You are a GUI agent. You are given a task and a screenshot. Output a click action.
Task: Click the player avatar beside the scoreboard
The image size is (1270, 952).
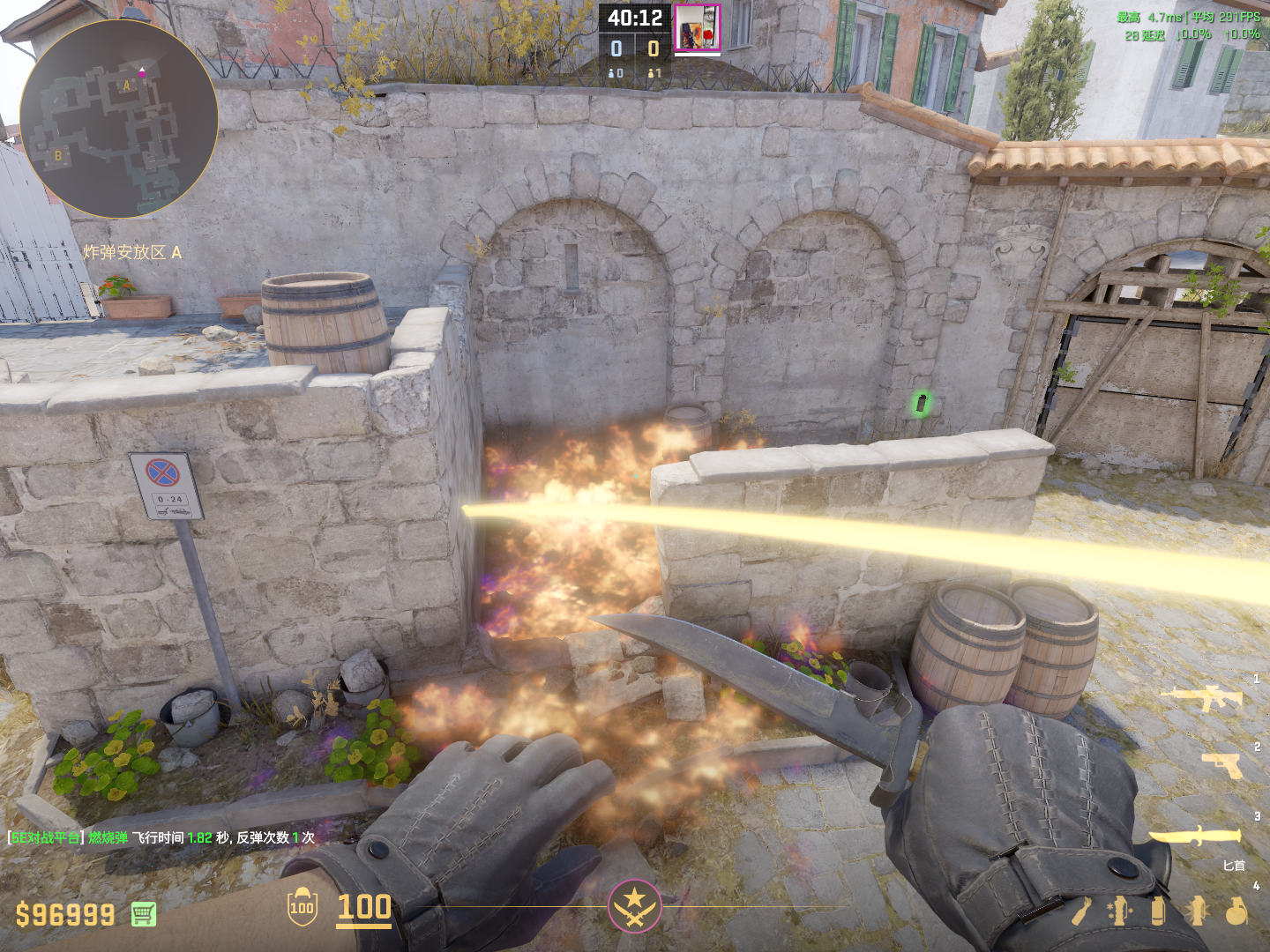[698, 28]
